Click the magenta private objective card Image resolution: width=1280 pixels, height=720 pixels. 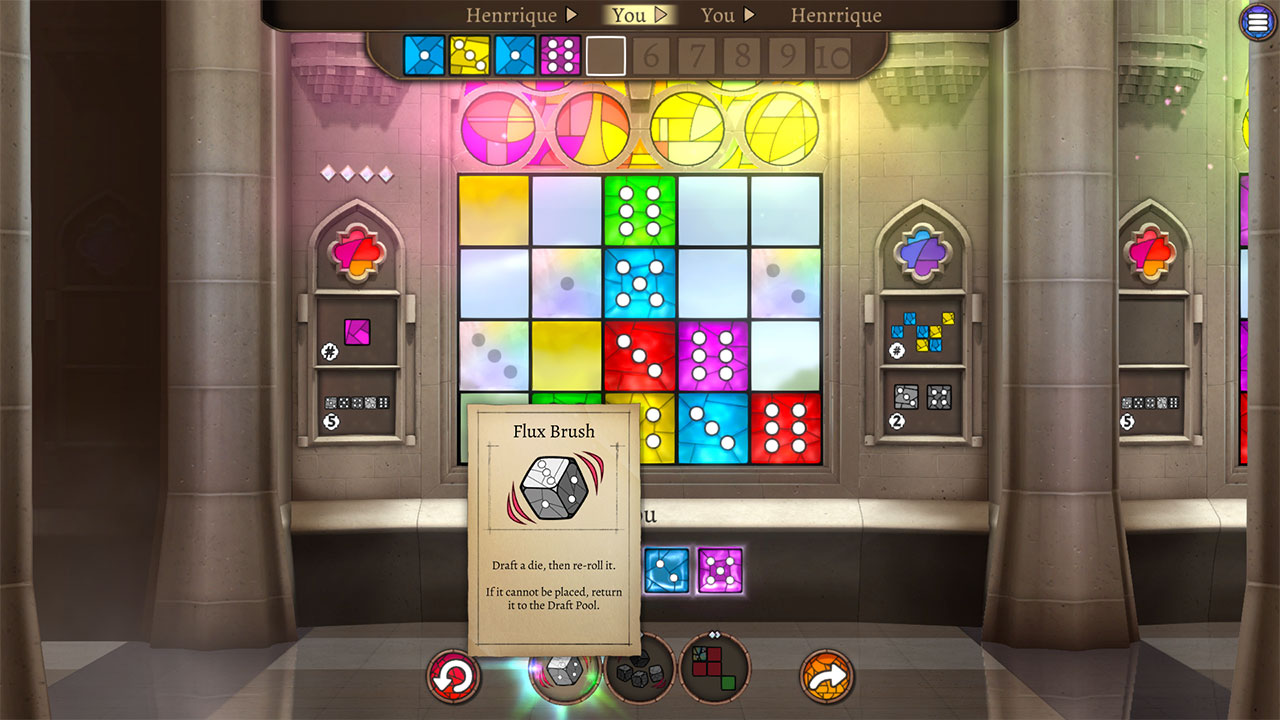tap(358, 333)
